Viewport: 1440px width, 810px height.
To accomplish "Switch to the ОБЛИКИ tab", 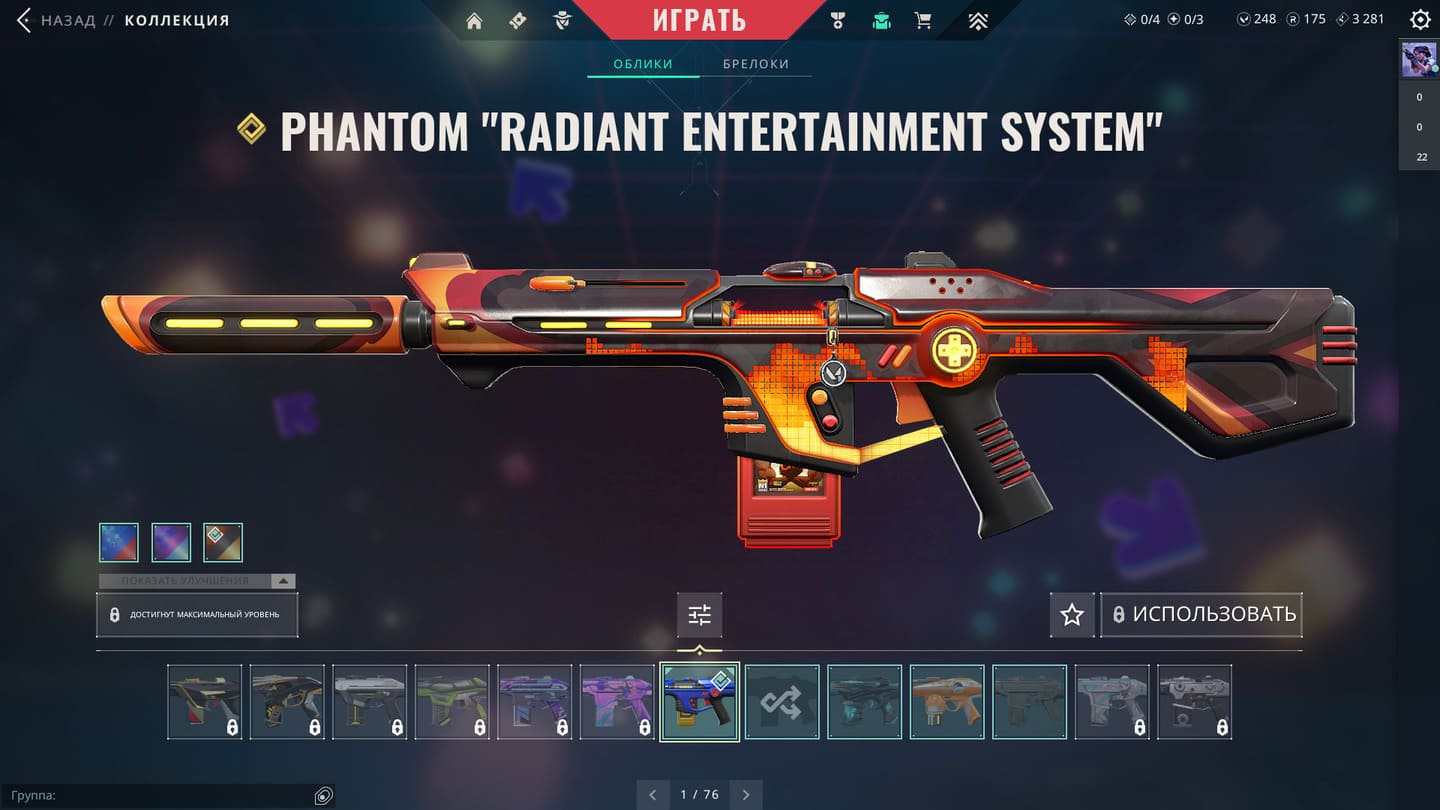I will (x=643, y=64).
